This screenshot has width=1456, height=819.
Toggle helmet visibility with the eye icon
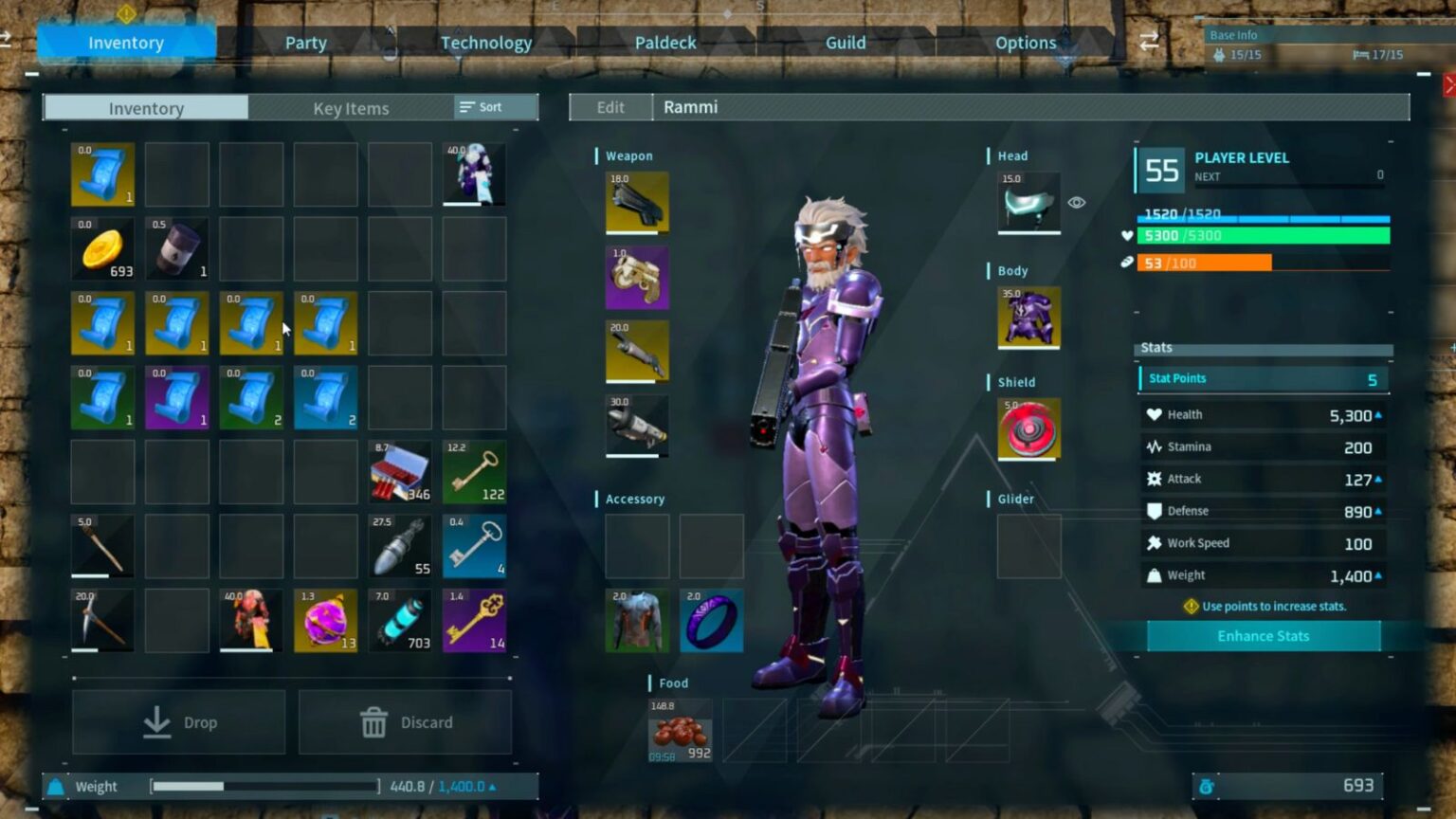1077,202
